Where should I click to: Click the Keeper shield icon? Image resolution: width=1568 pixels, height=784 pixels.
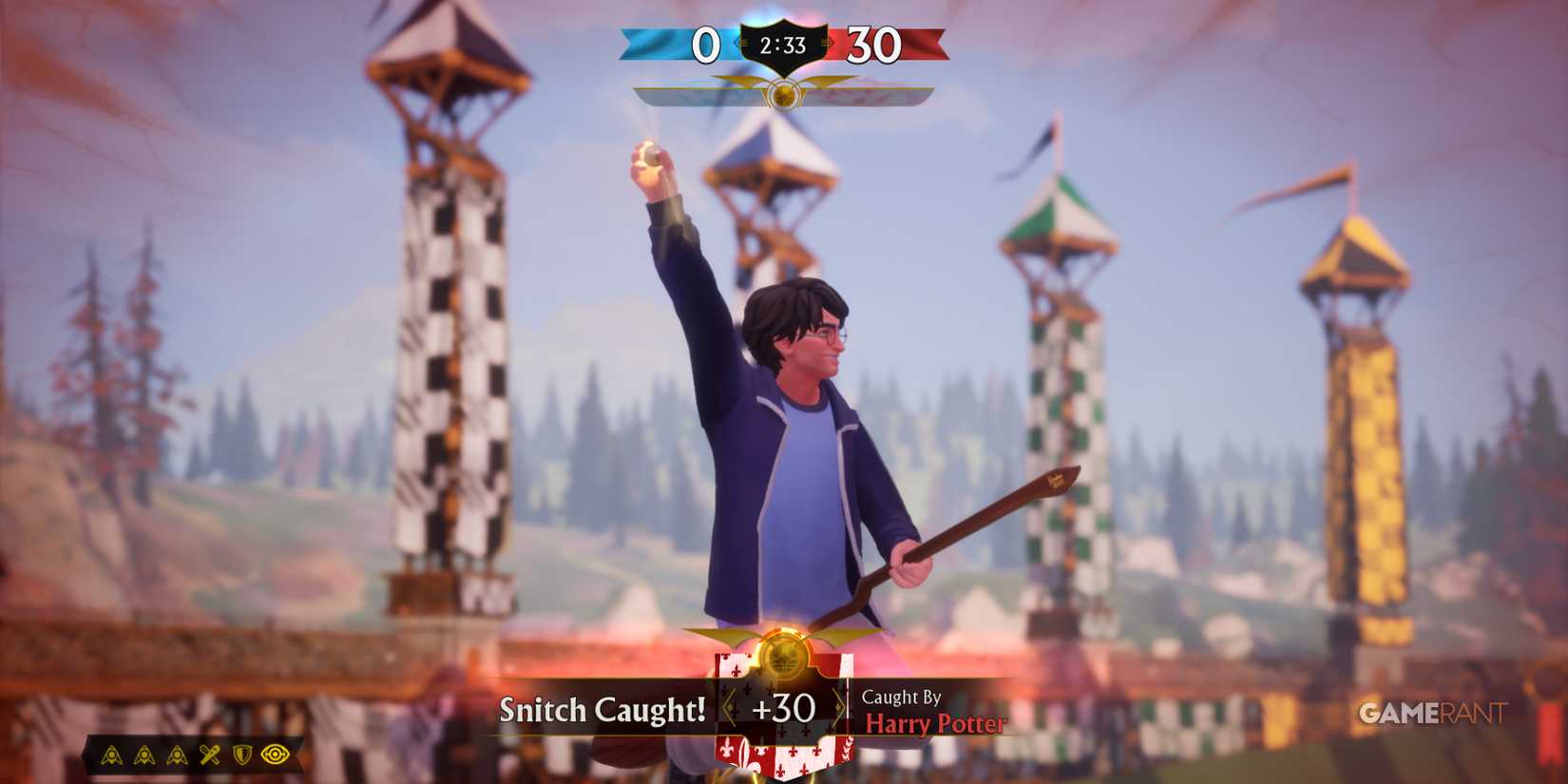[240, 754]
